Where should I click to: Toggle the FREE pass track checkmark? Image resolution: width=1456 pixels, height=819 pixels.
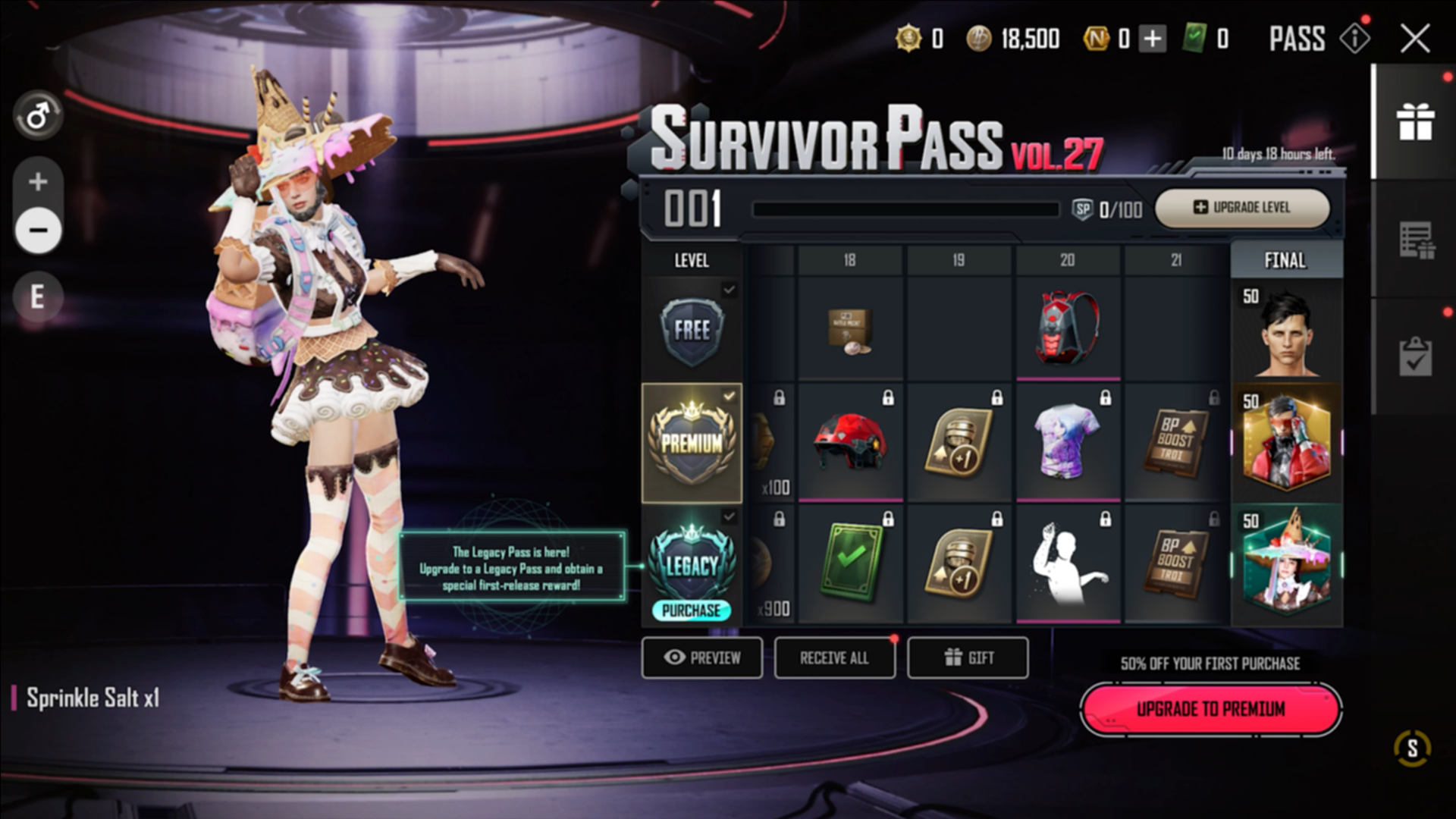coord(729,288)
